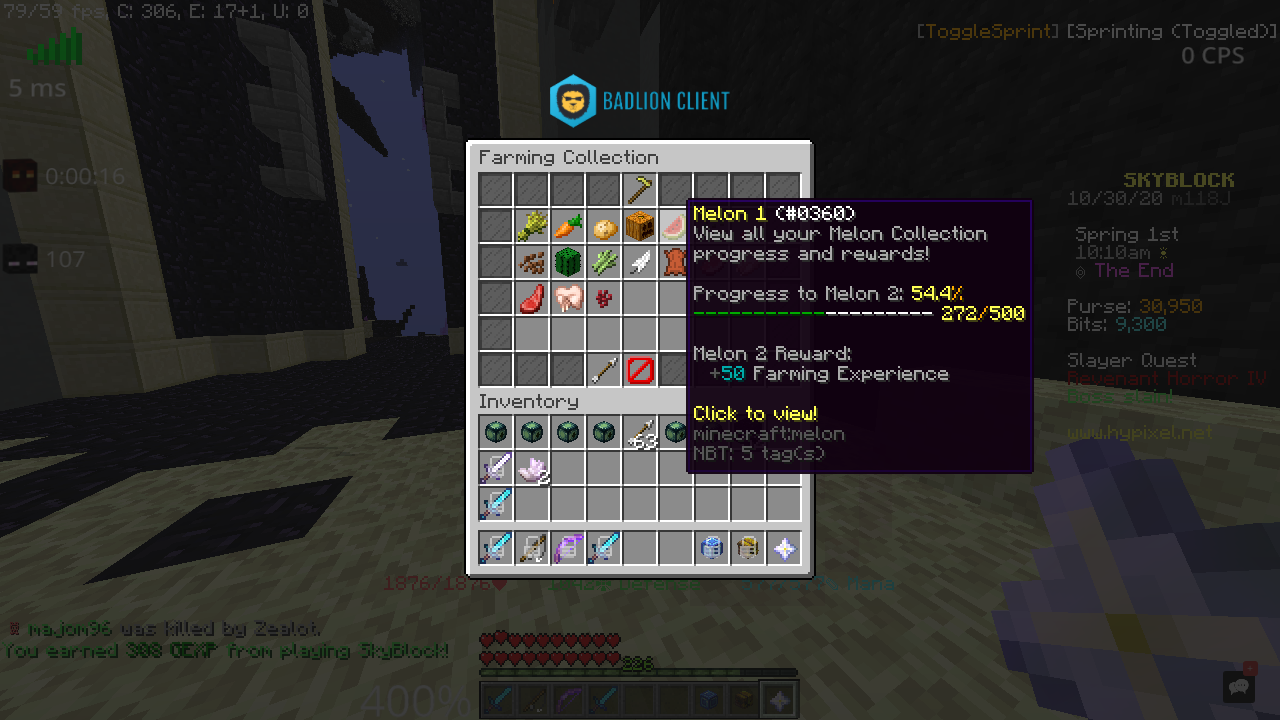Click the golden hoe Farming icon
Image resolution: width=1280 pixels, height=720 pixels.
(639, 189)
